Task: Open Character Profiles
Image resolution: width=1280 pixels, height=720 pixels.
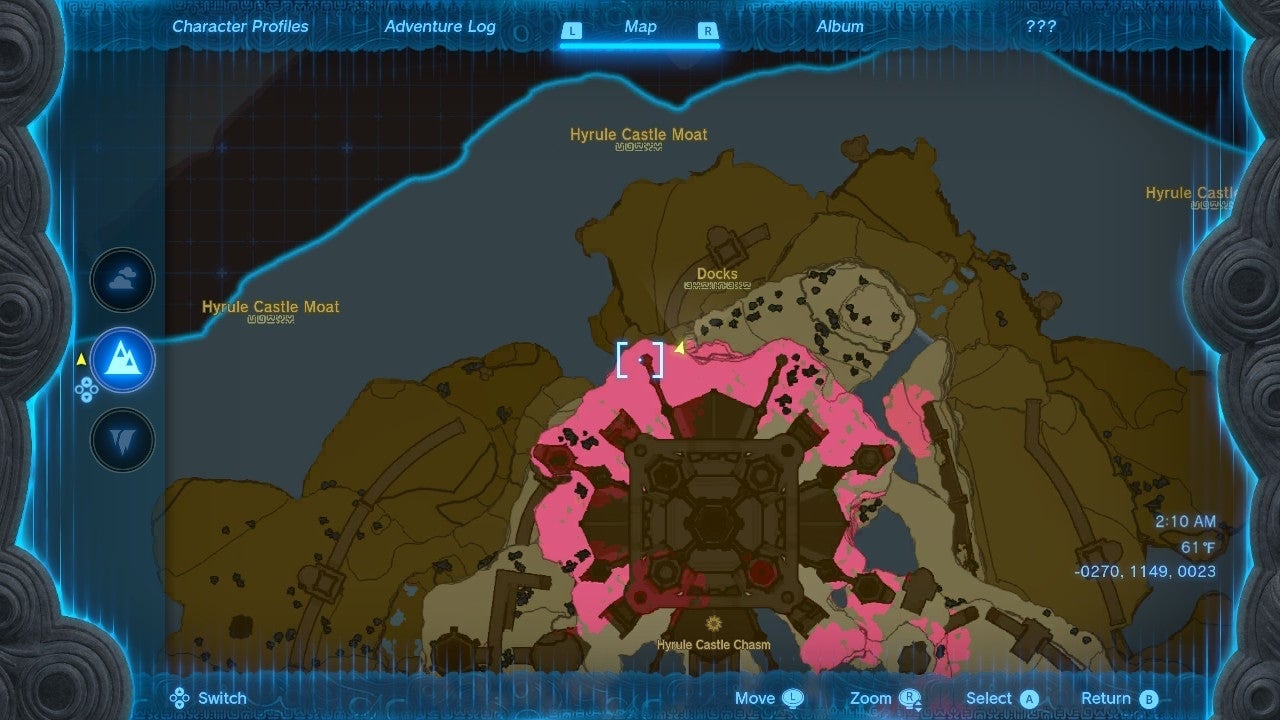Action: tap(240, 27)
